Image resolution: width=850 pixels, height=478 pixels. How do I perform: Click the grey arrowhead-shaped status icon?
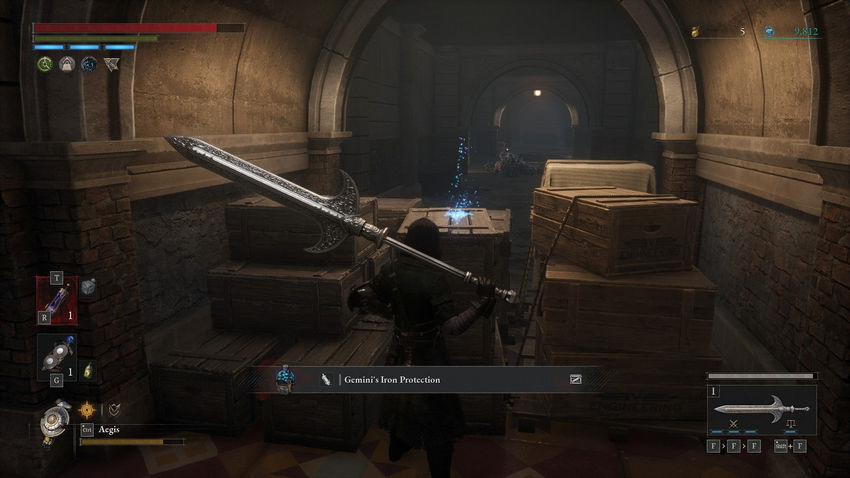click(x=110, y=64)
